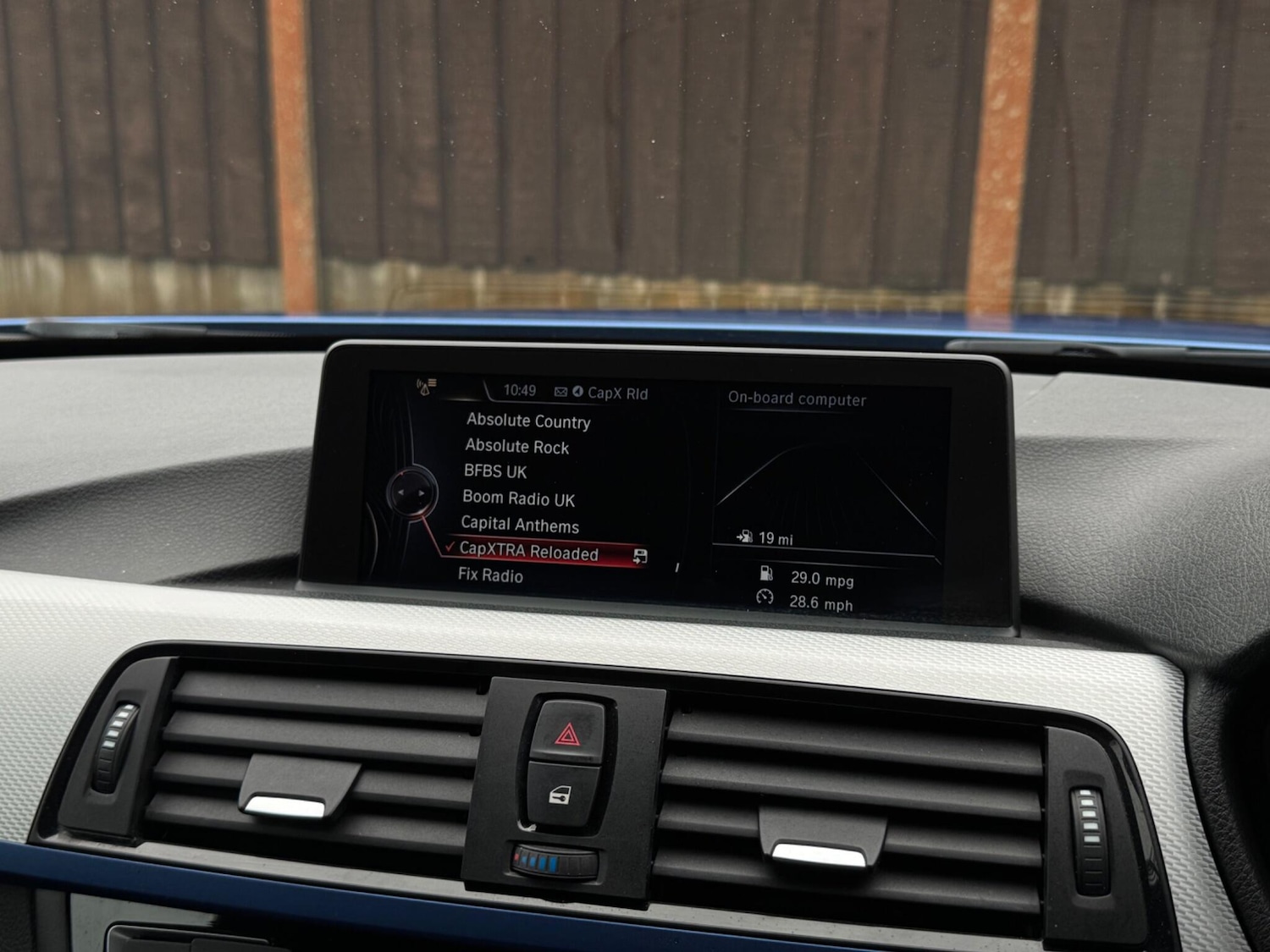Screen dimensions: 1270x952
Task: Open the message inbox envelope icon
Action: pyautogui.click(x=561, y=392)
